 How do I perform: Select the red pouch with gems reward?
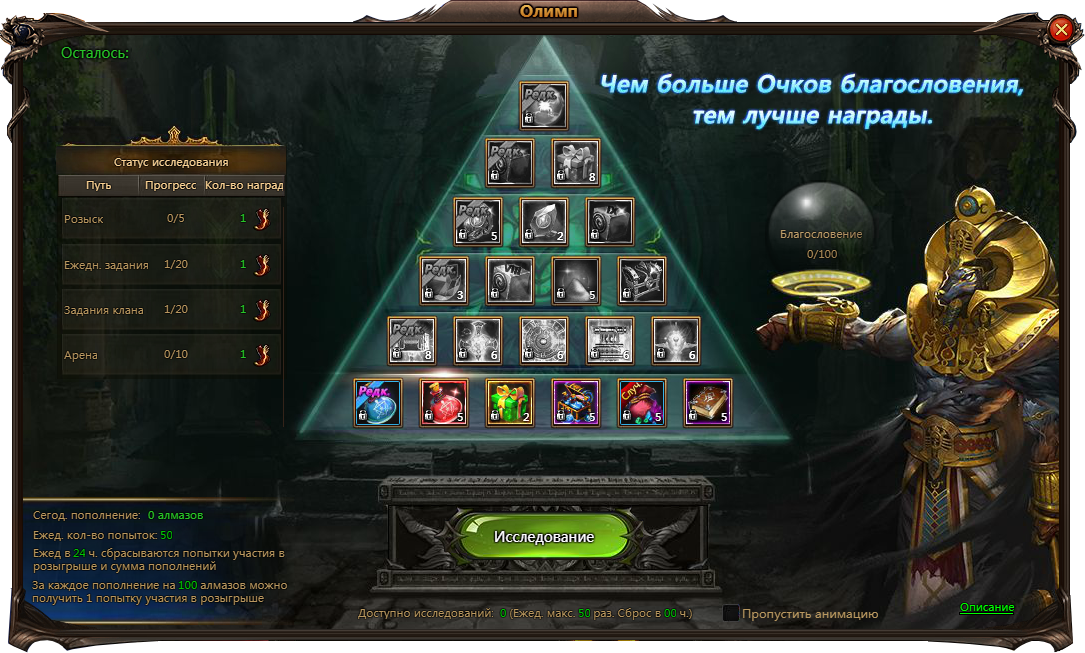coord(642,403)
